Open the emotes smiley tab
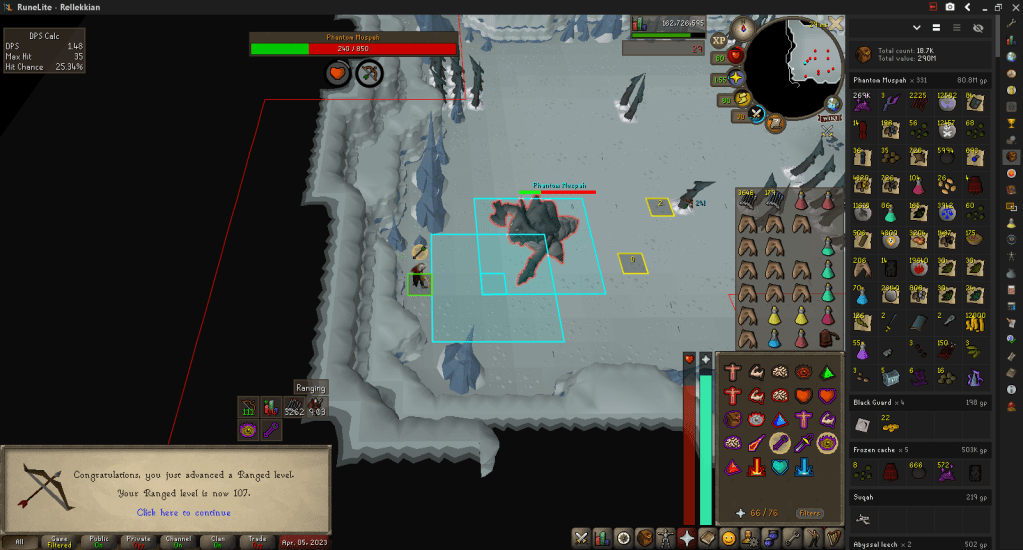Screen dimensions: 1023x550 [729, 538]
